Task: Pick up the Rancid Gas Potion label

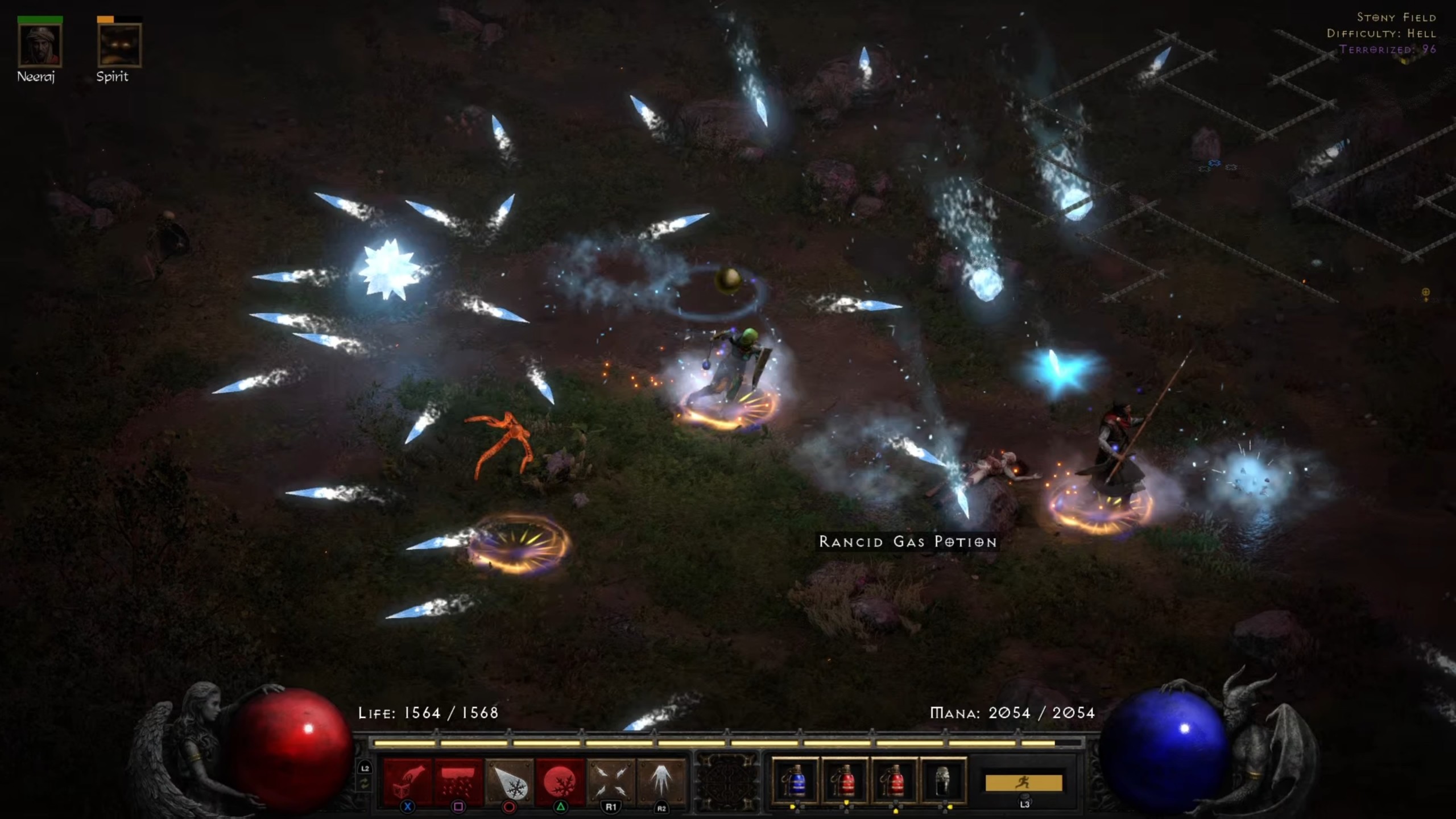Action: pyautogui.click(x=908, y=541)
